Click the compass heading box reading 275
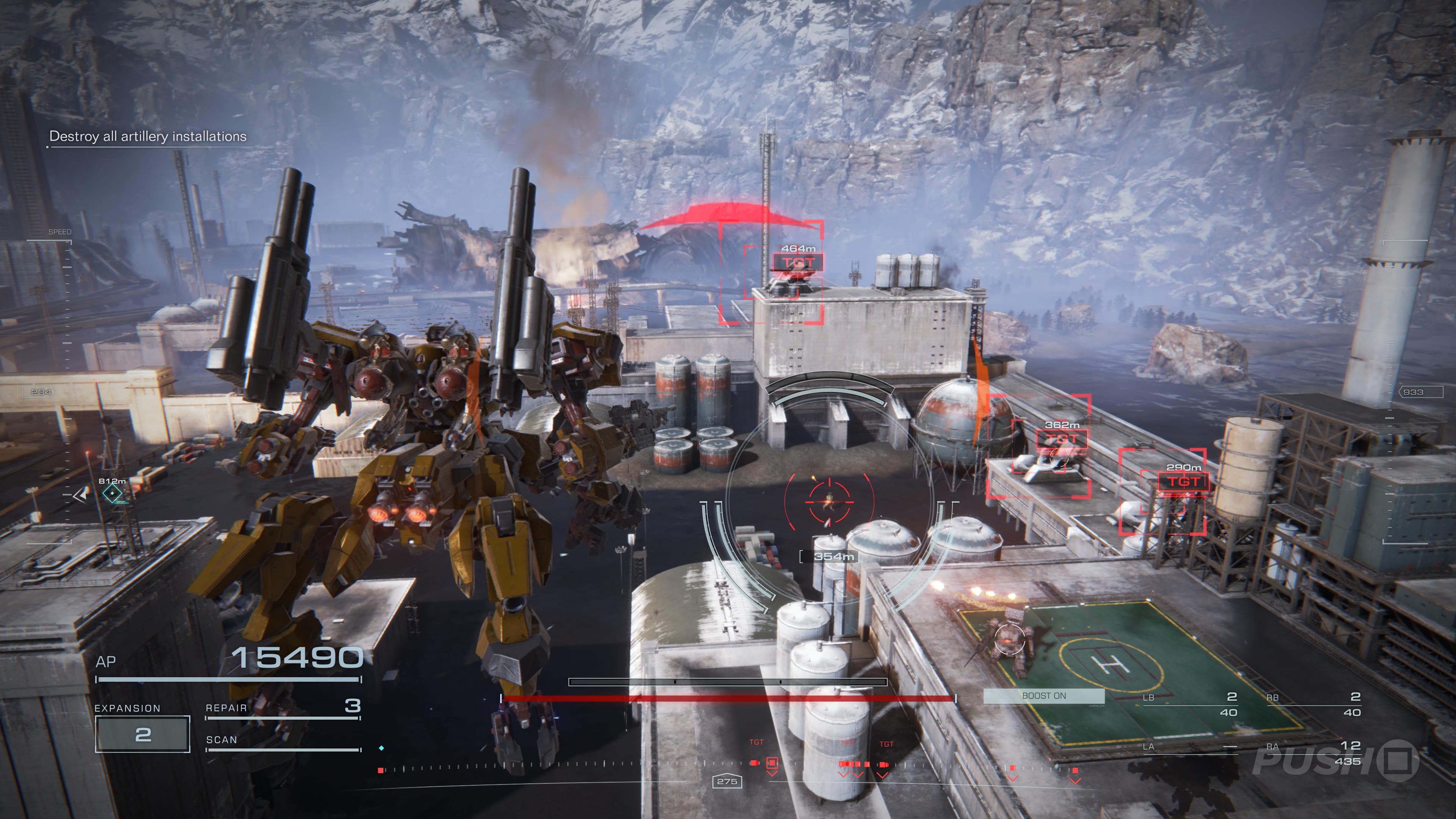 pos(727,781)
